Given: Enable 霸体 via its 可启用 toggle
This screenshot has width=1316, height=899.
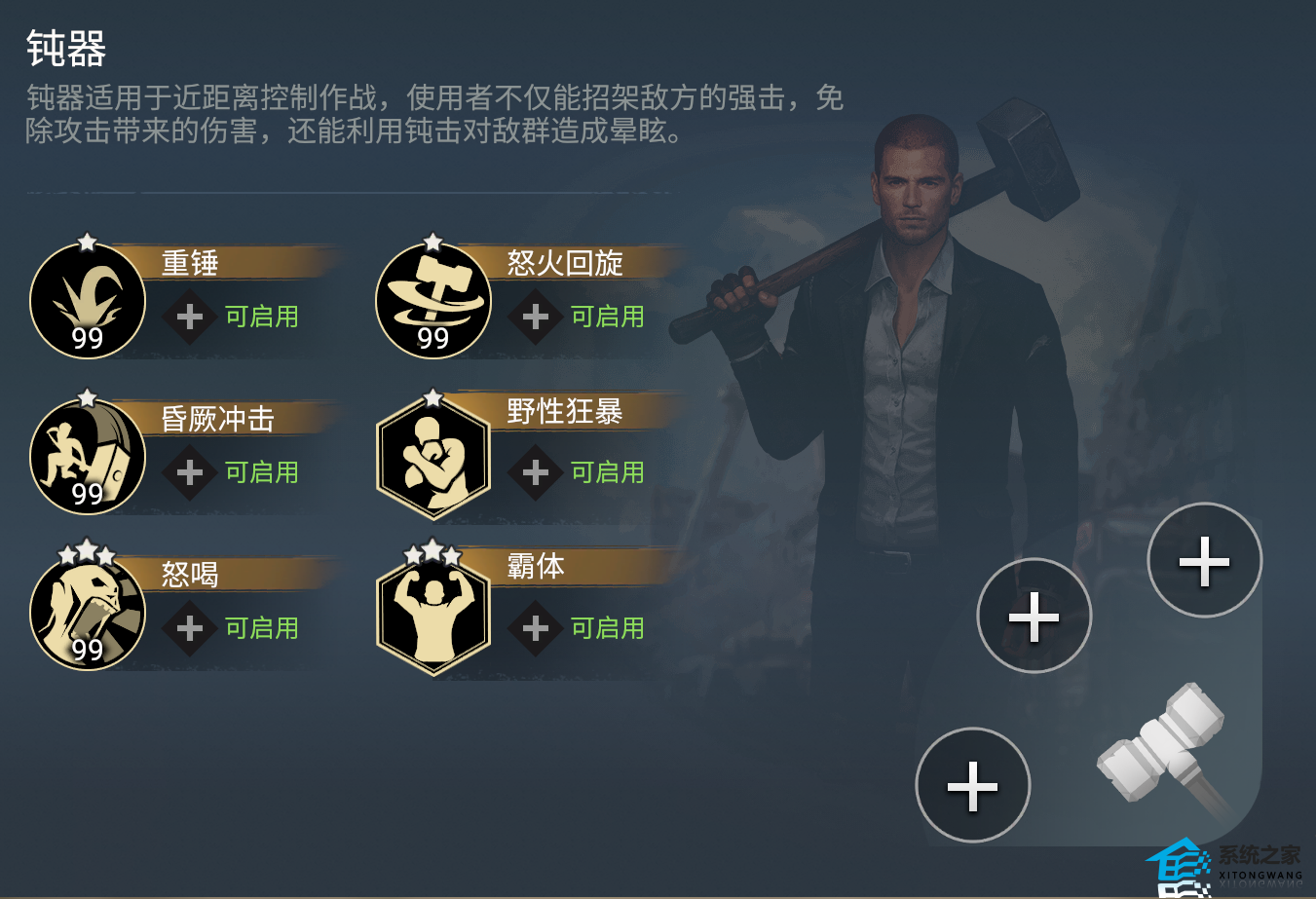Looking at the screenshot, I should point(606,628).
